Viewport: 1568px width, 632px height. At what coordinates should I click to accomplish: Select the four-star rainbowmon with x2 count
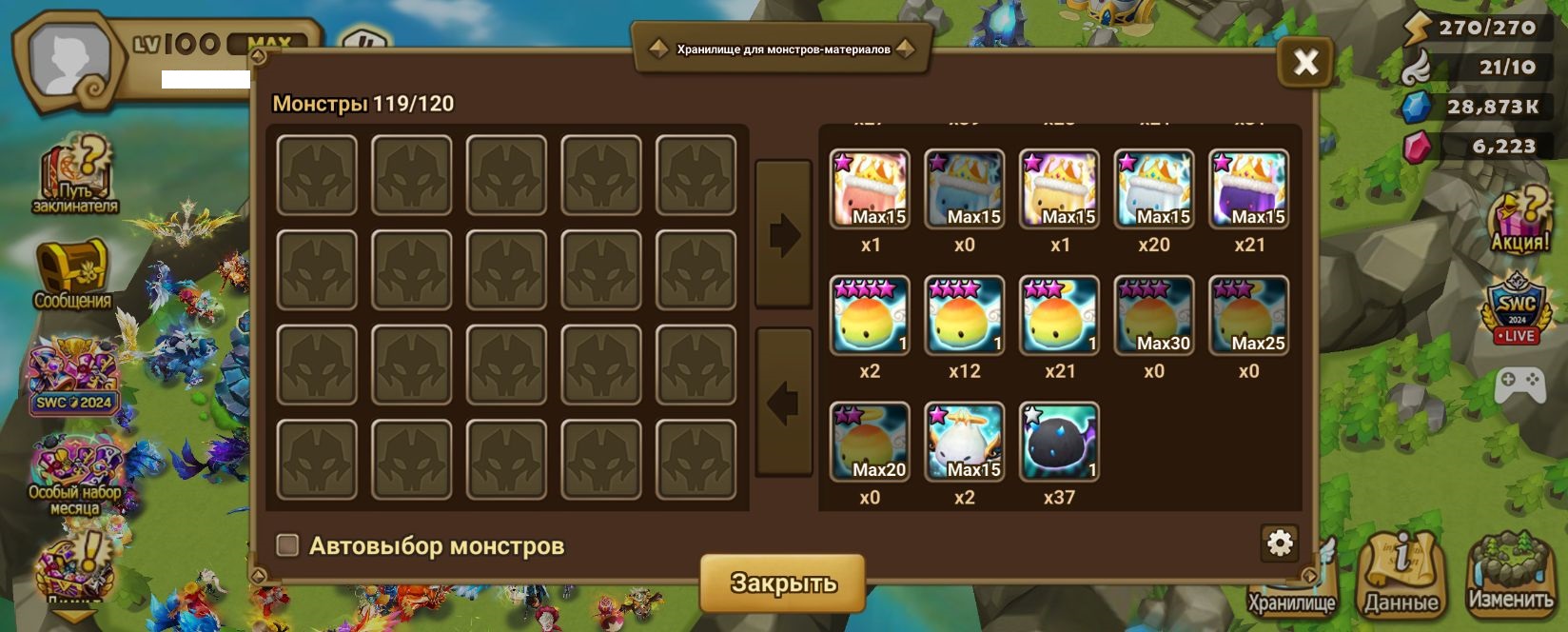(x=870, y=316)
